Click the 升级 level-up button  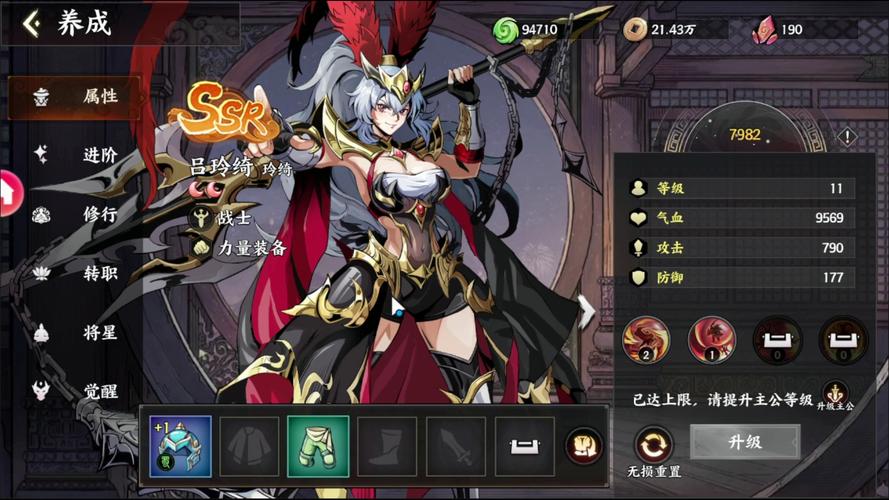[x=745, y=441]
